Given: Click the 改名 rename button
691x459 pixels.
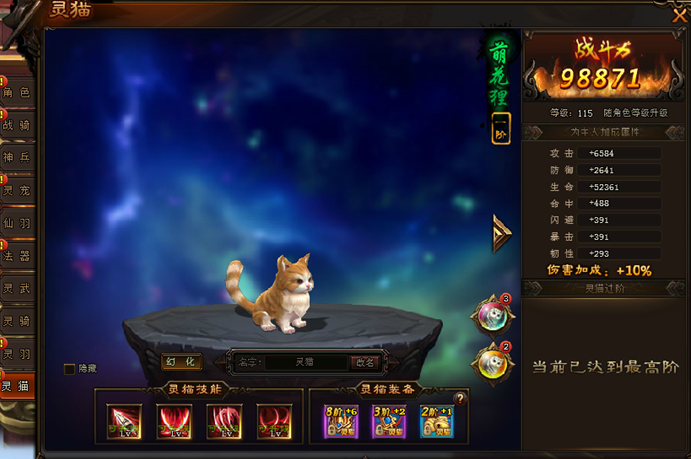Looking at the screenshot, I should [365, 362].
